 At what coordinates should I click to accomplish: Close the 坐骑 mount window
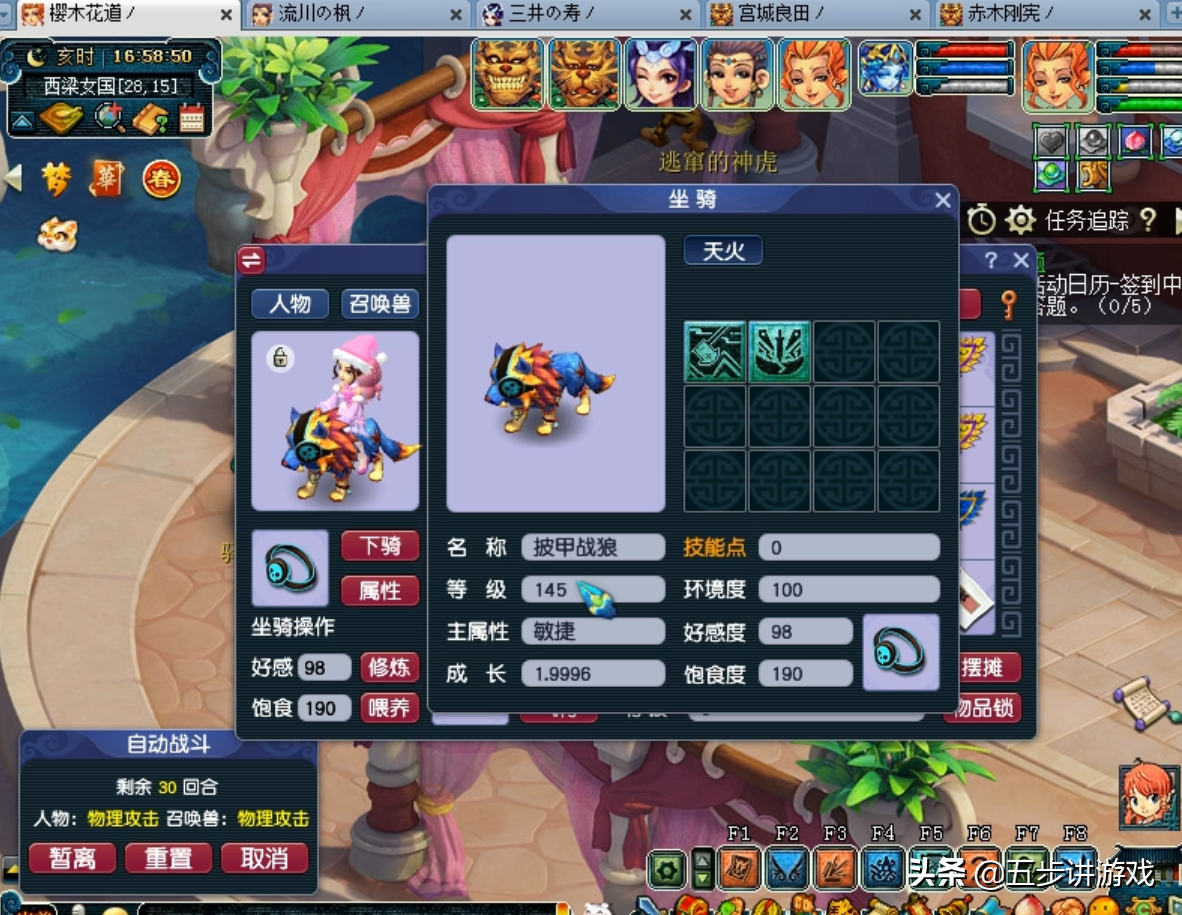[942, 201]
